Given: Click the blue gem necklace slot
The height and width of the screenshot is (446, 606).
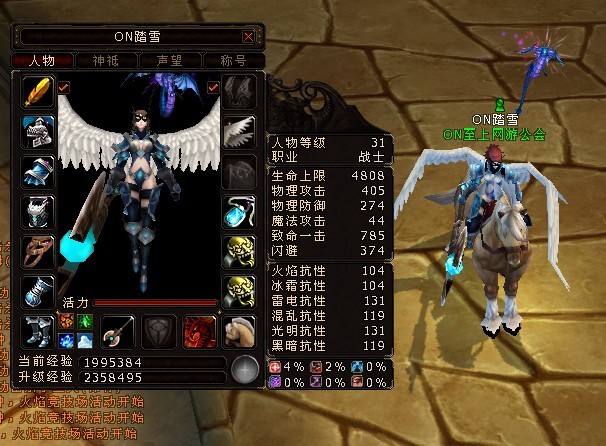Looking at the screenshot, I should click(x=239, y=211).
